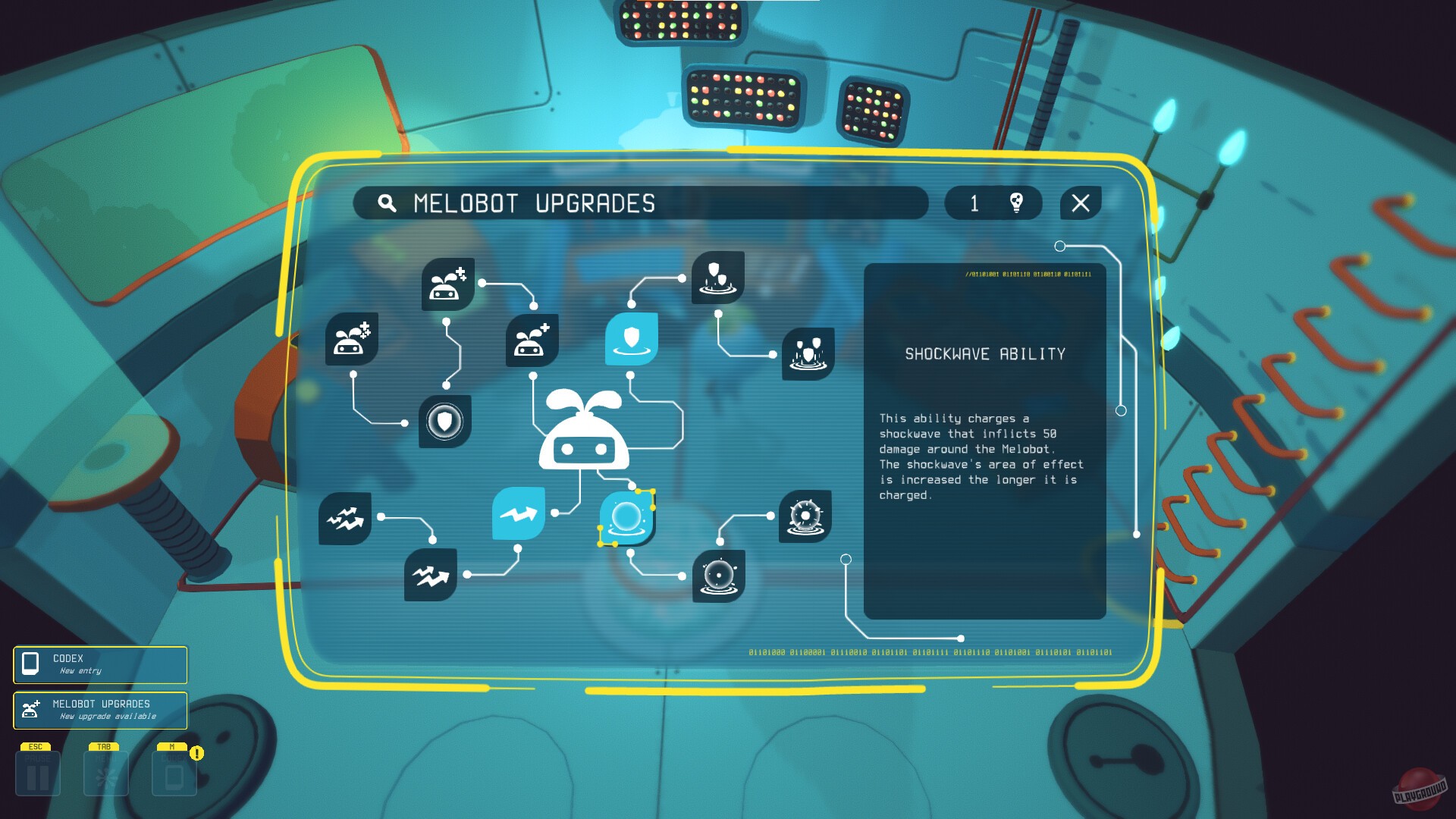Close the Melobot Upgrades screen
Screen dimensions: 1456x819
tap(1080, 202)
